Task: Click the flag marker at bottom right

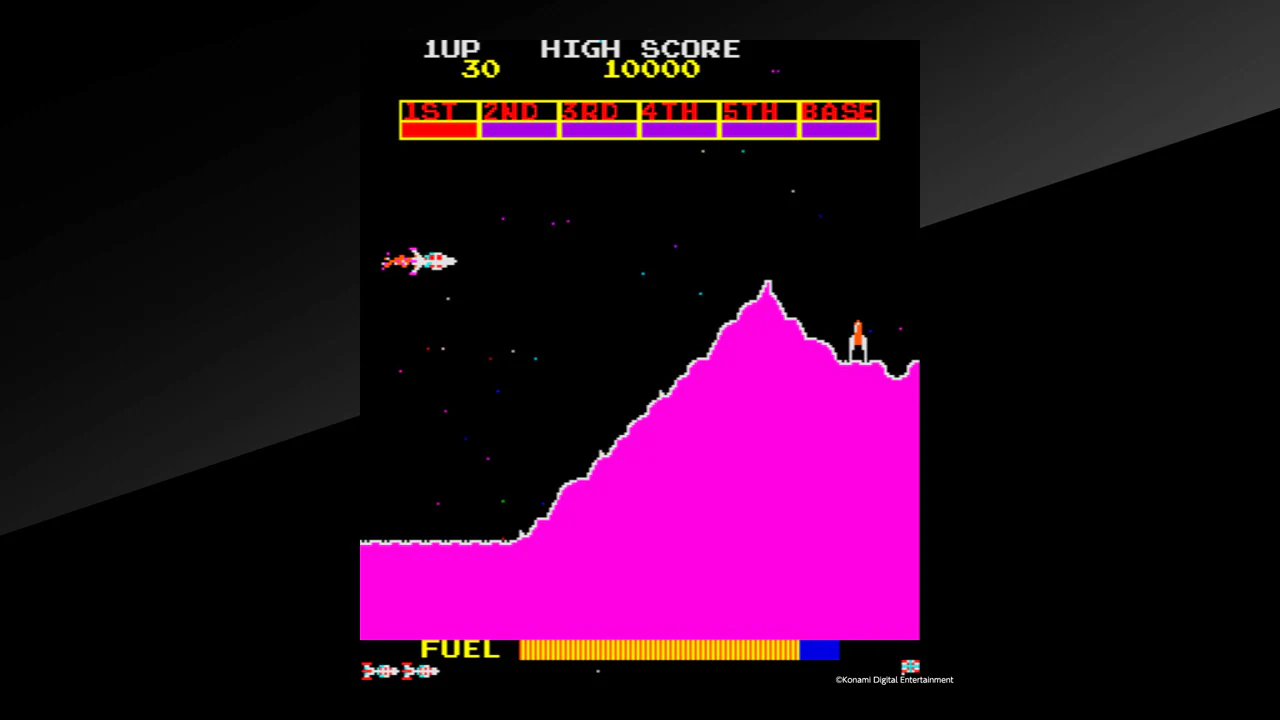Action: (x=910, y=665)
